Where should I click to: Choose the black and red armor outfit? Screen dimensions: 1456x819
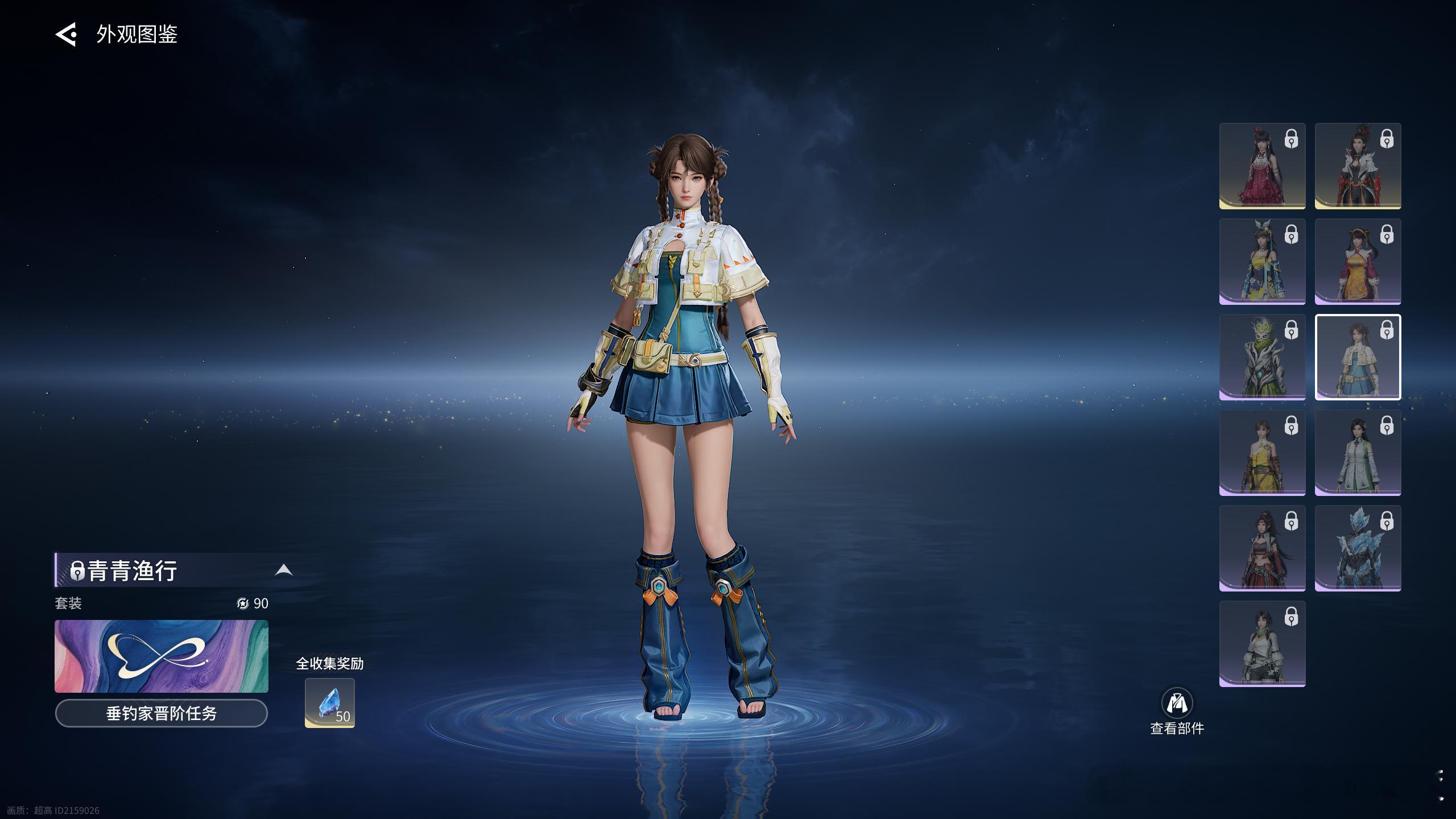1358,166
